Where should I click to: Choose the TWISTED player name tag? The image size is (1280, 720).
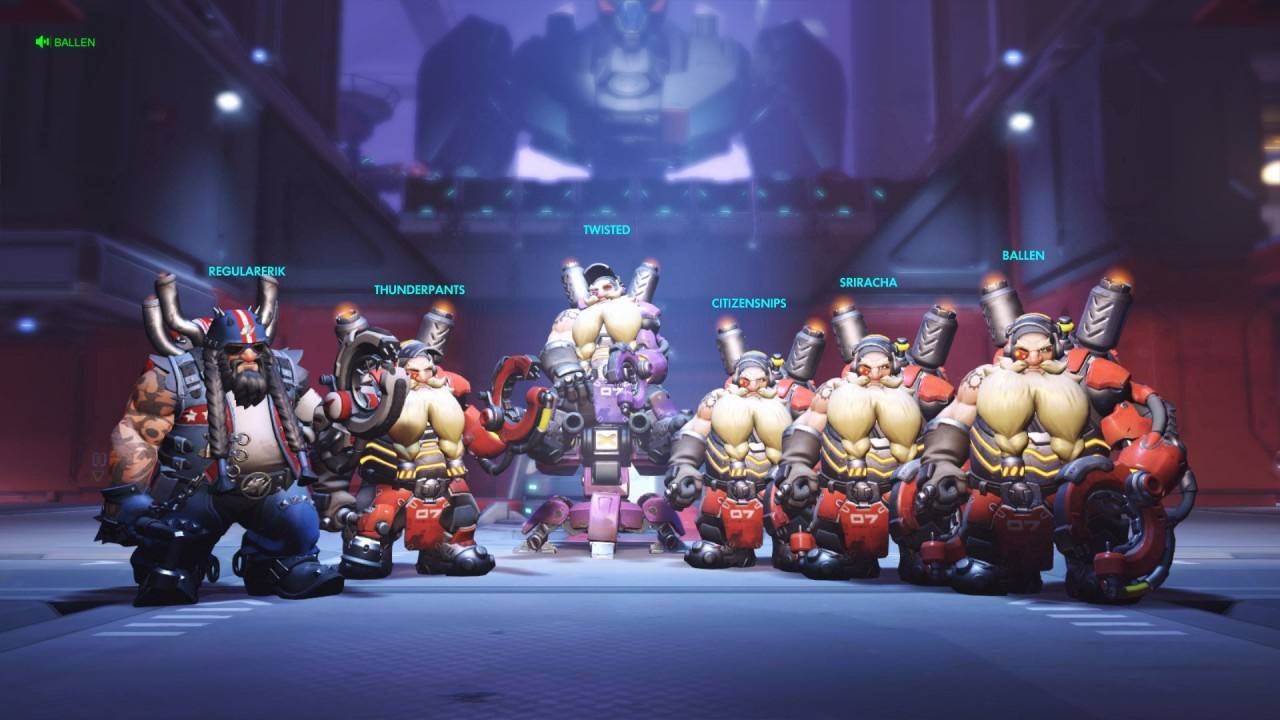coord(607,230)
